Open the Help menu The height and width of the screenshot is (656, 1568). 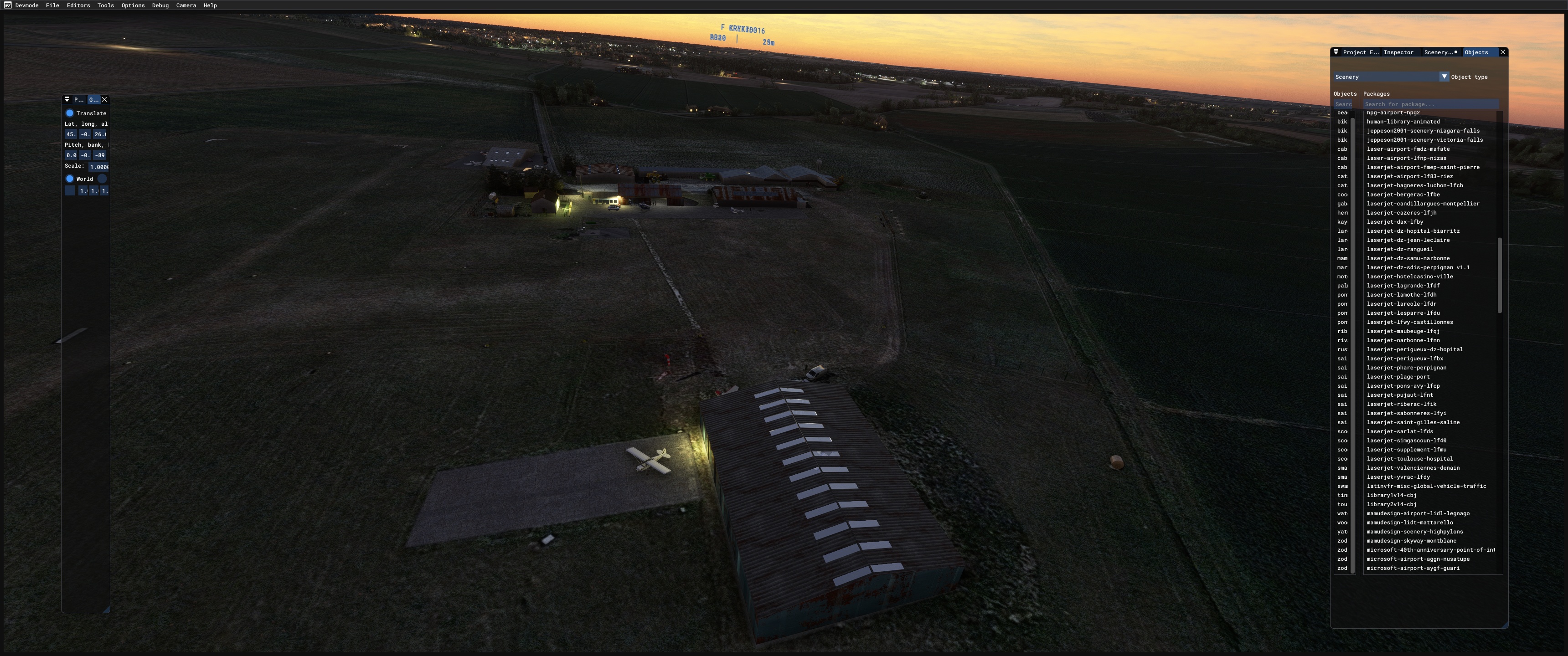point(210,5)
